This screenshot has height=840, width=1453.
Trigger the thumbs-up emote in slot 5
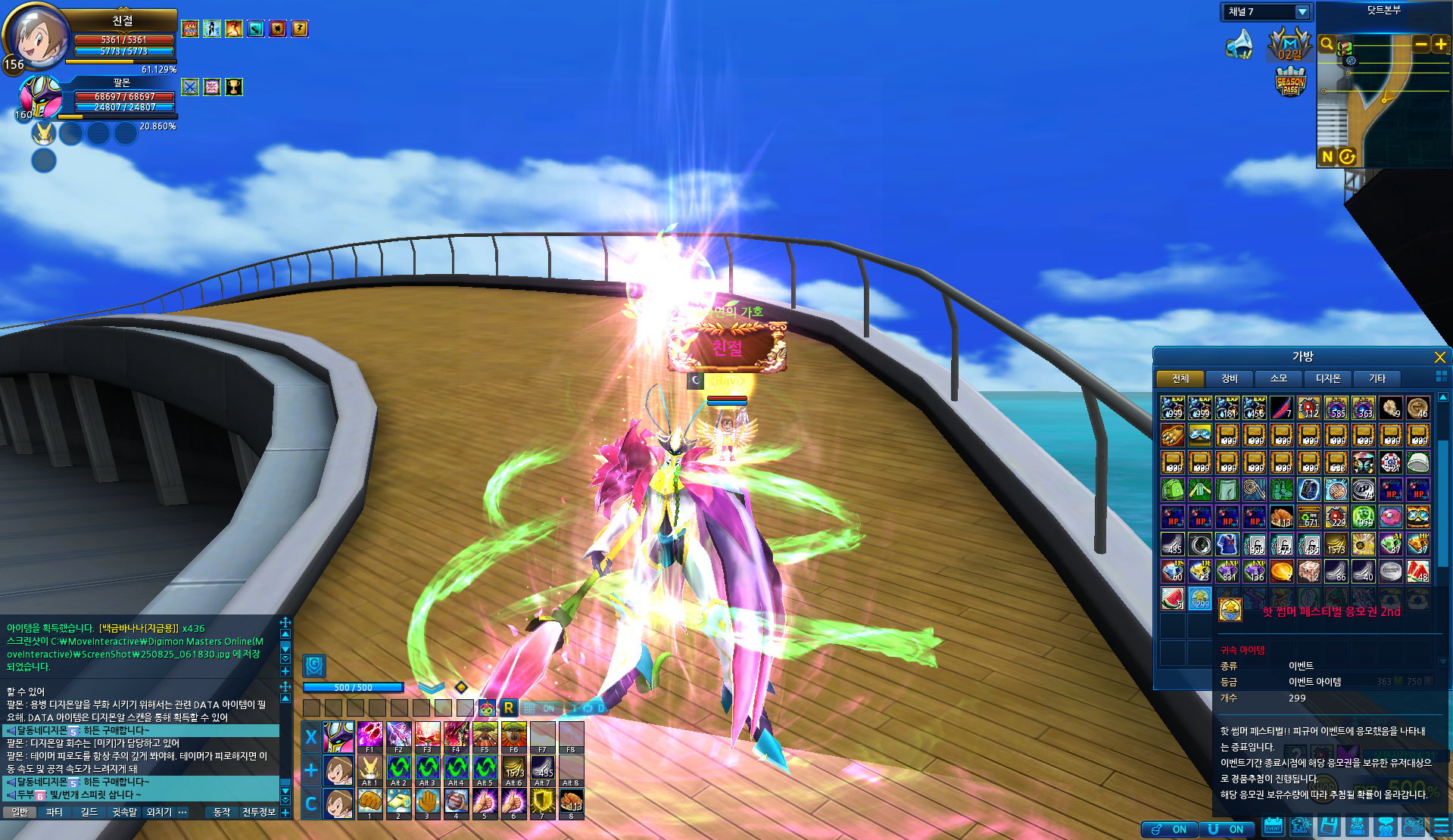coord(485,802)
